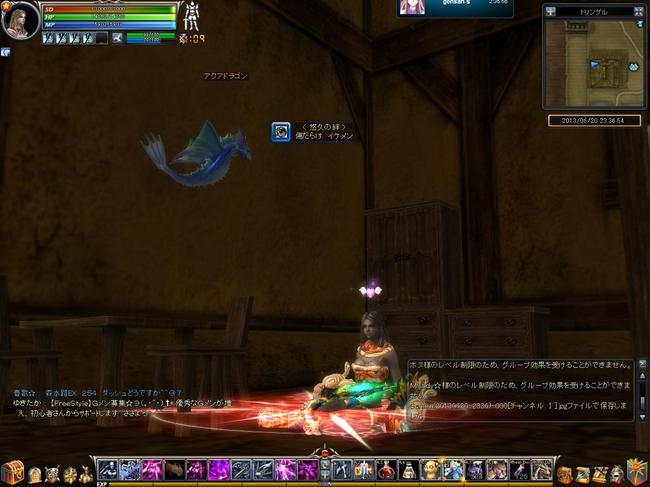This screenshot has width=650, height=487.
Task: Click the guild emblem beside the player name
Action: click(281, 131)
